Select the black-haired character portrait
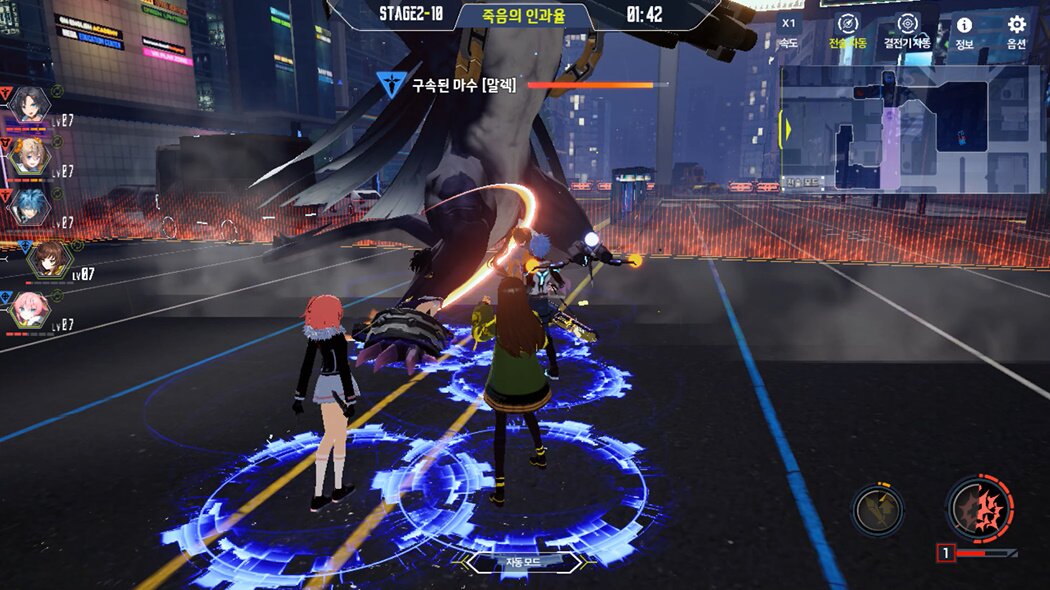This screenshot has height=590, width=1050. [x=30, y=103]
